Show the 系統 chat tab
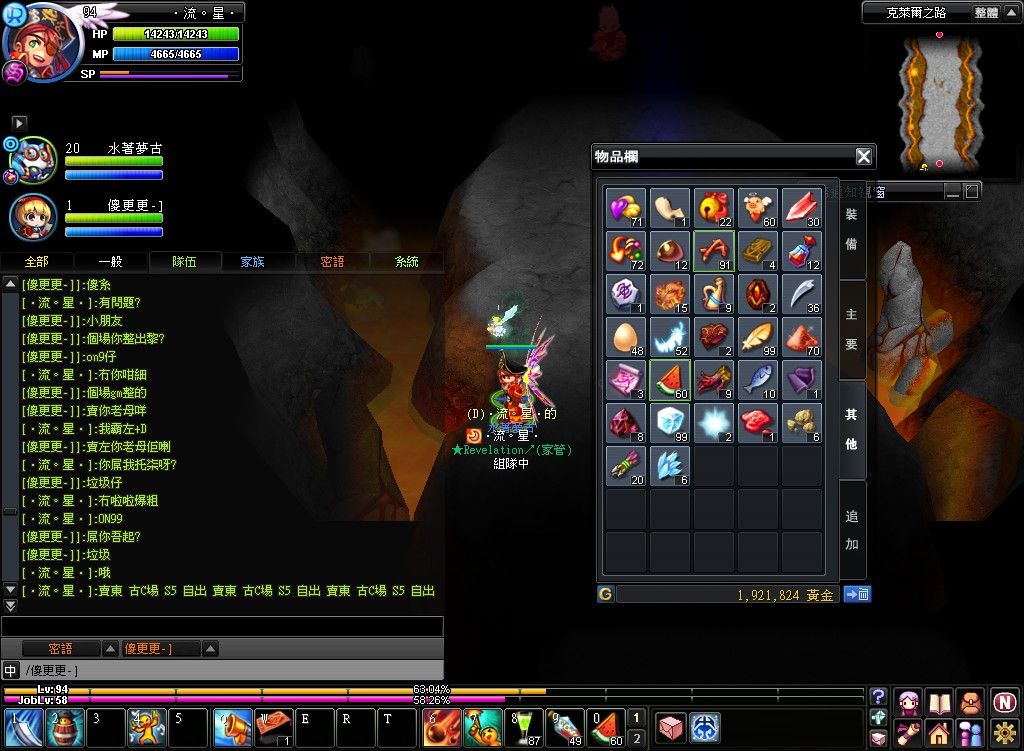Image resolution: width=1024 pixels, height=751 pixels. pyautogui.click(x=407, y=261)
